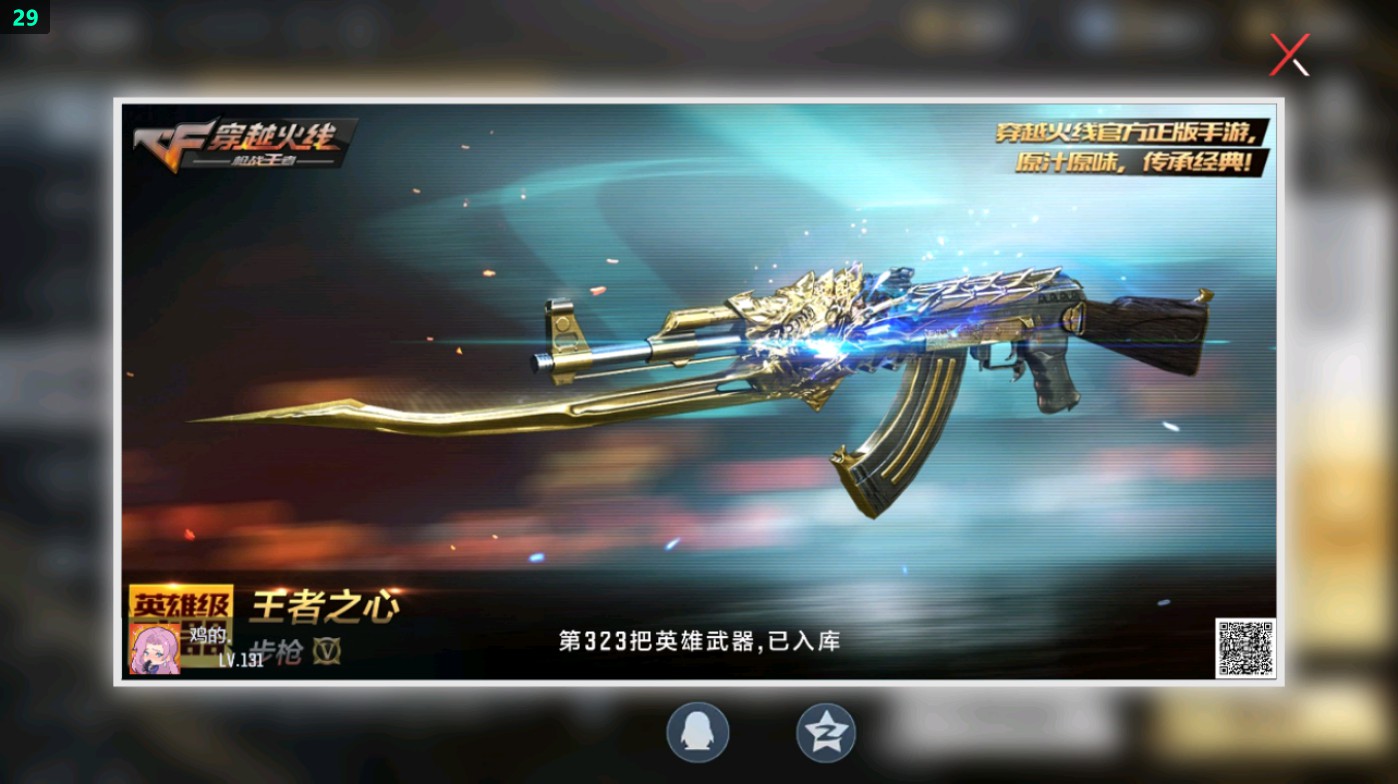
Task: Open the player profile avatar thumbnail
Action: 155,648
